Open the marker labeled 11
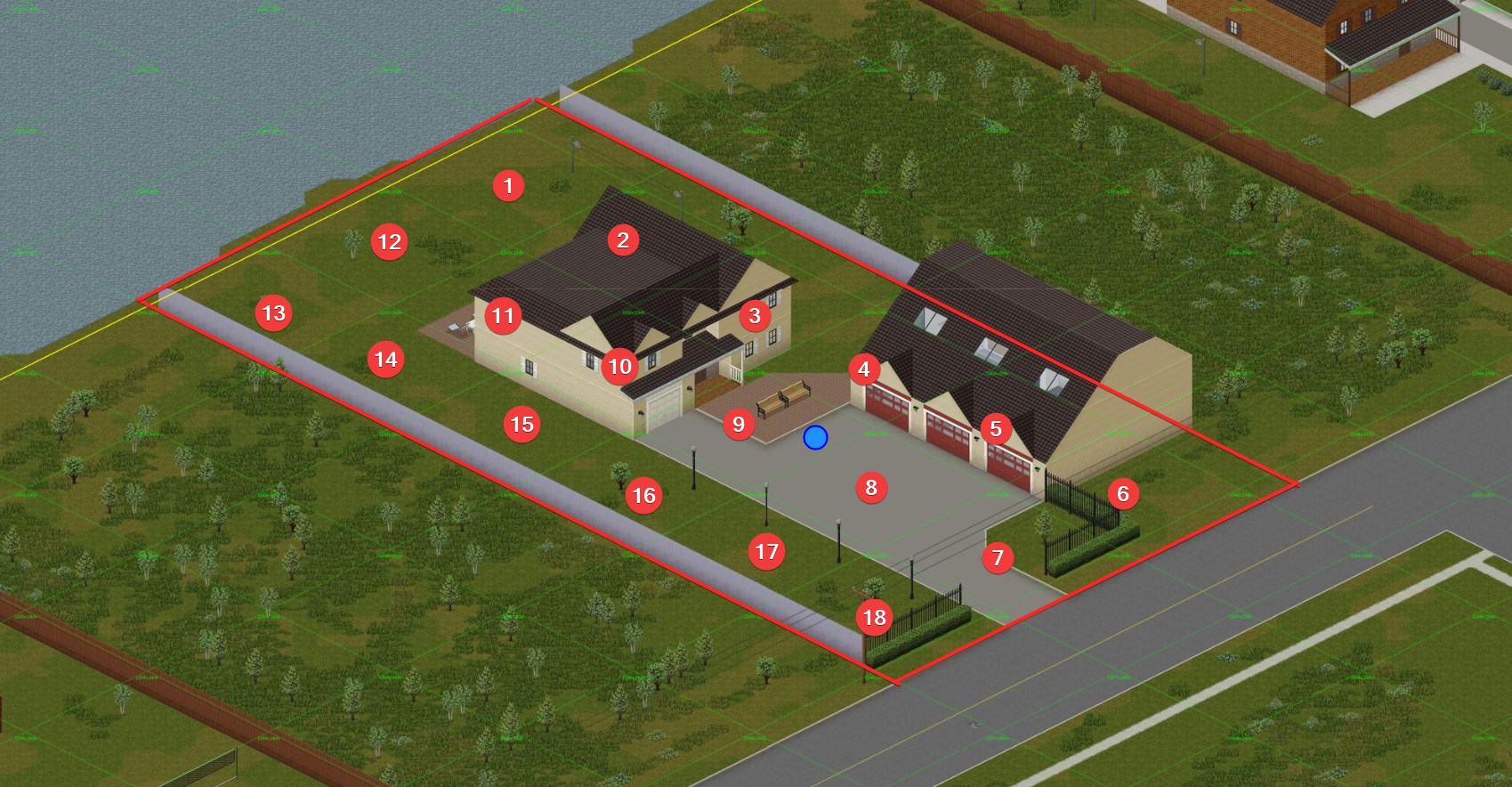Image resolution: width=1512 pixels, height=787 pixels. [503, 315]
